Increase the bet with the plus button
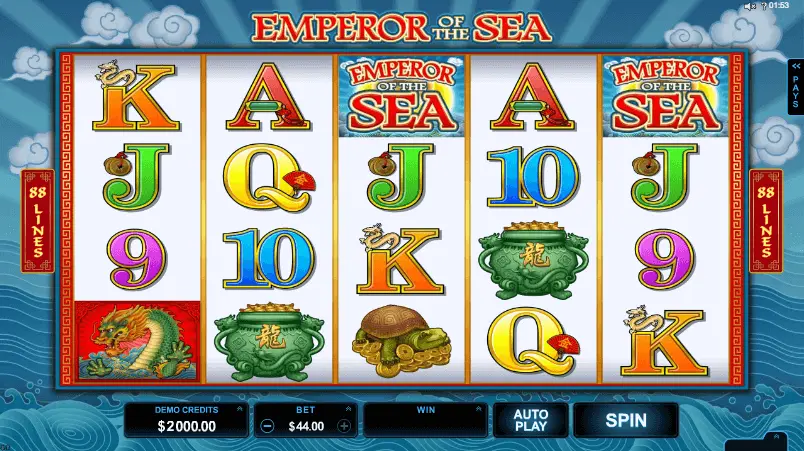 (x=344, y=426)
